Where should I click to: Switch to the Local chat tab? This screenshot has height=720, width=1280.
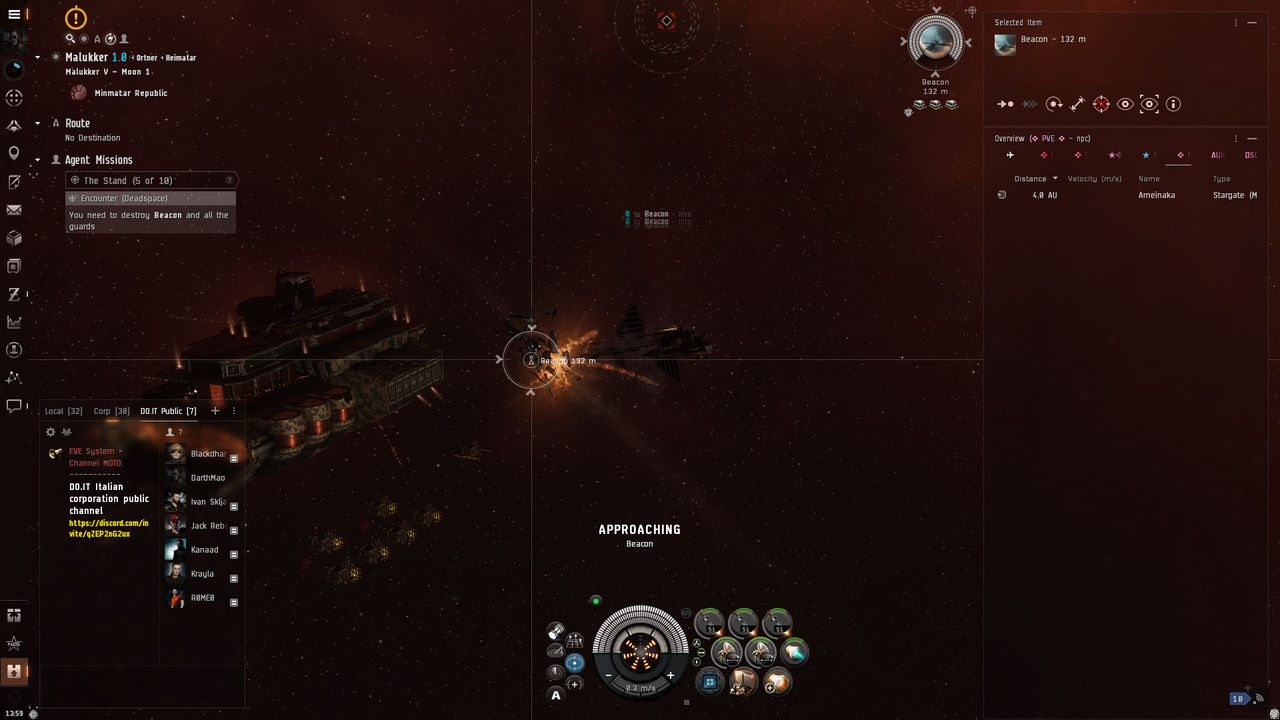click(x=63, y=411)
